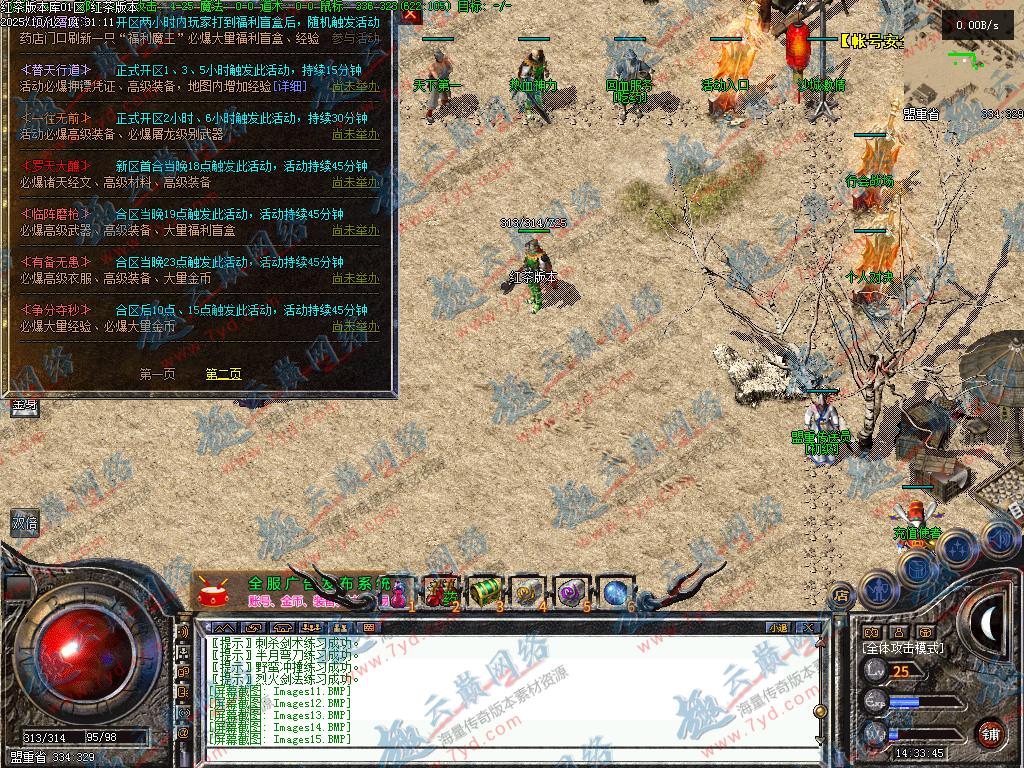Open the character status round button
Viewport: 1024px width, 768px height.
pos(877,591)
